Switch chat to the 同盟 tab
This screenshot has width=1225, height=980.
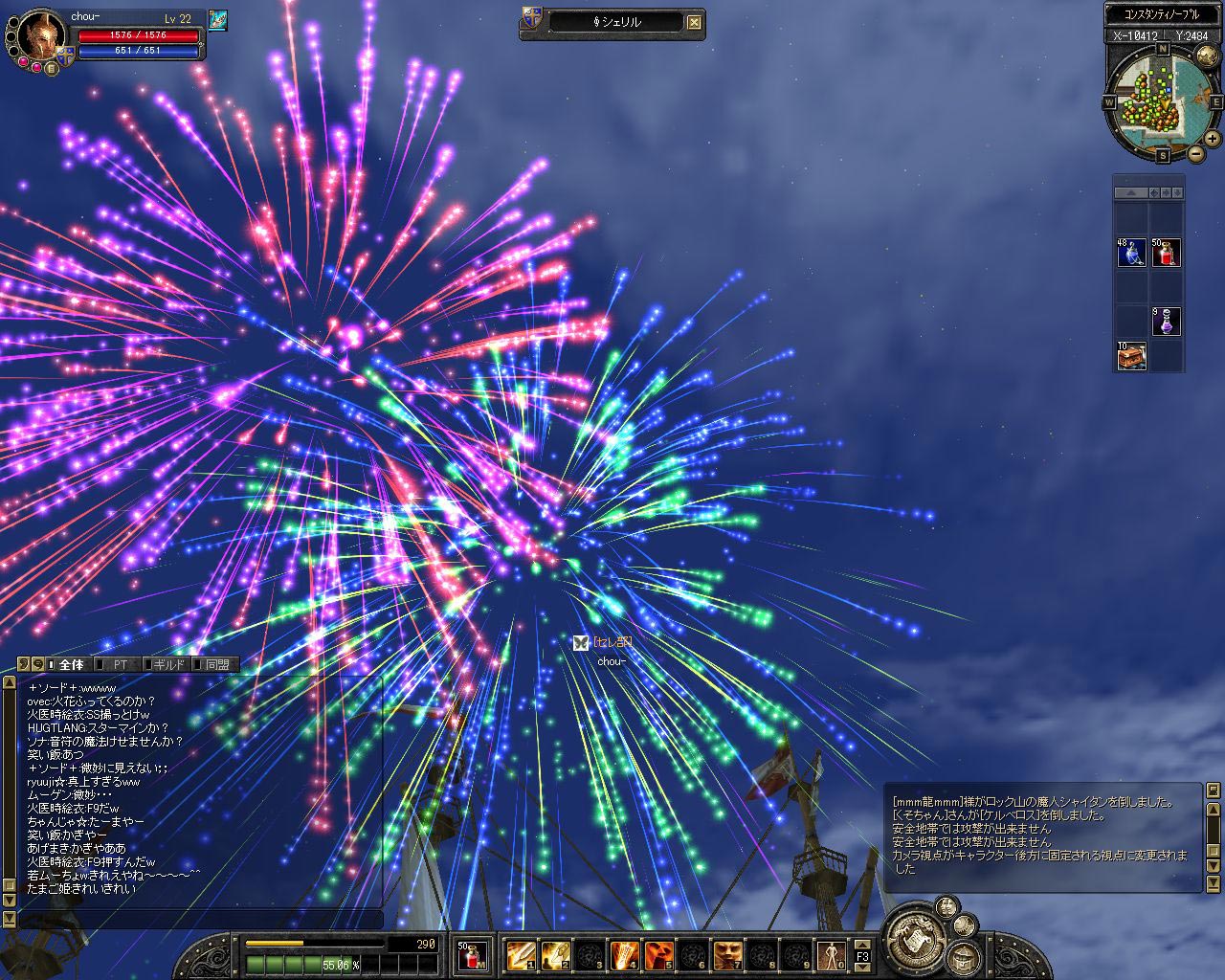coord(217,664)
